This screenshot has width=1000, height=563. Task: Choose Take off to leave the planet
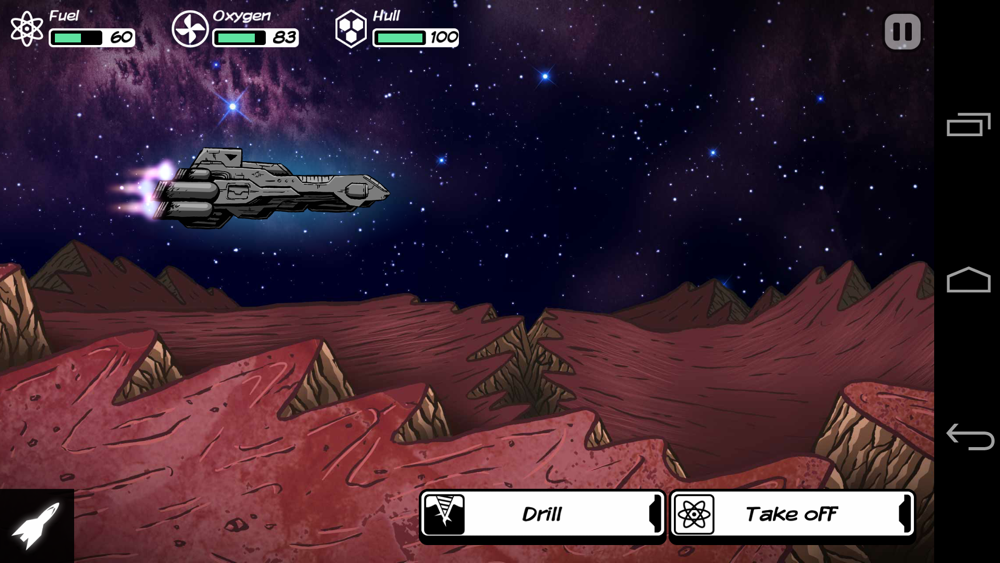click(x=791, y=514)
